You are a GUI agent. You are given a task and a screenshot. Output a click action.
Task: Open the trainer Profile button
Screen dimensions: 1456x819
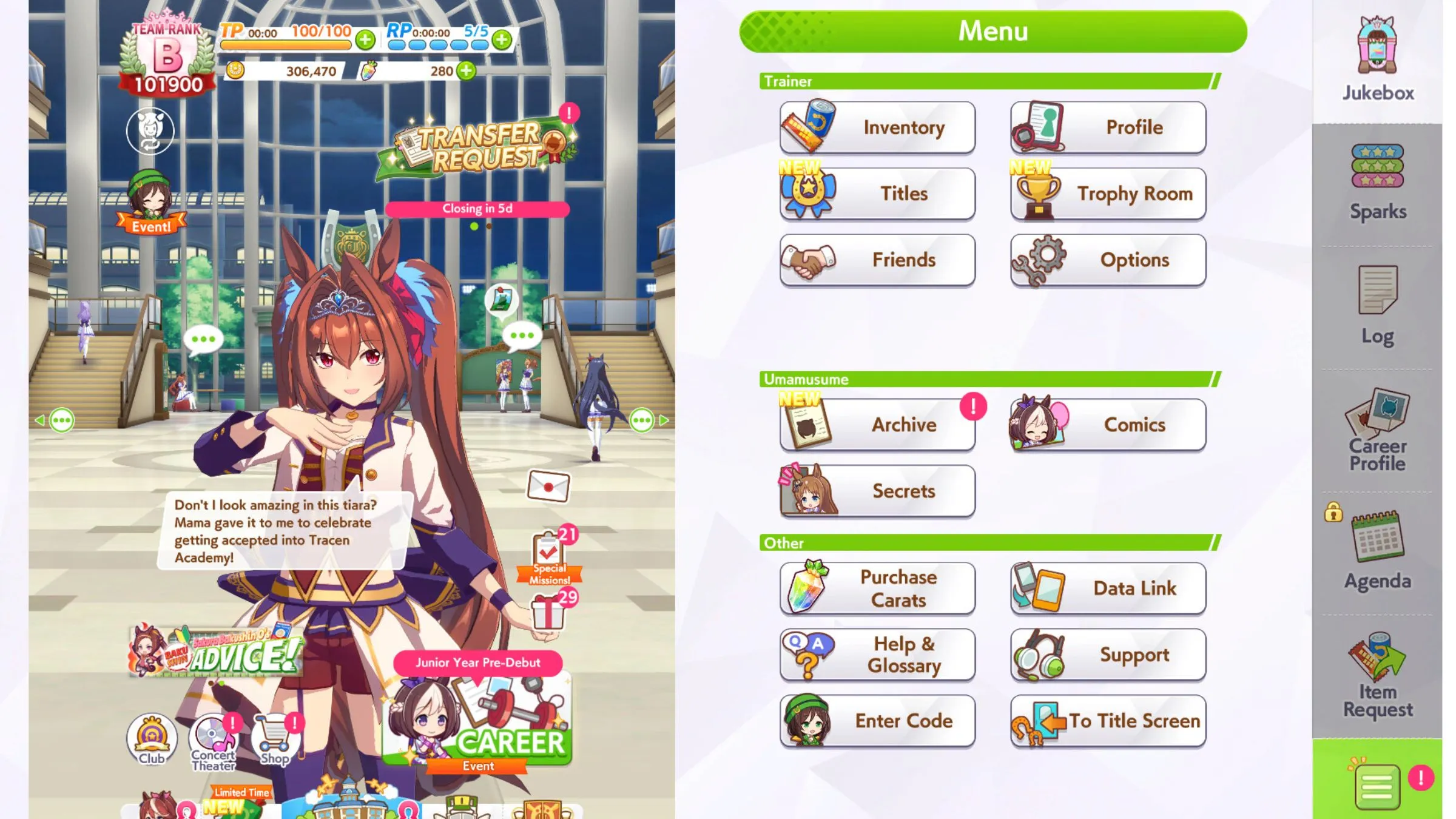[1108, 127]
